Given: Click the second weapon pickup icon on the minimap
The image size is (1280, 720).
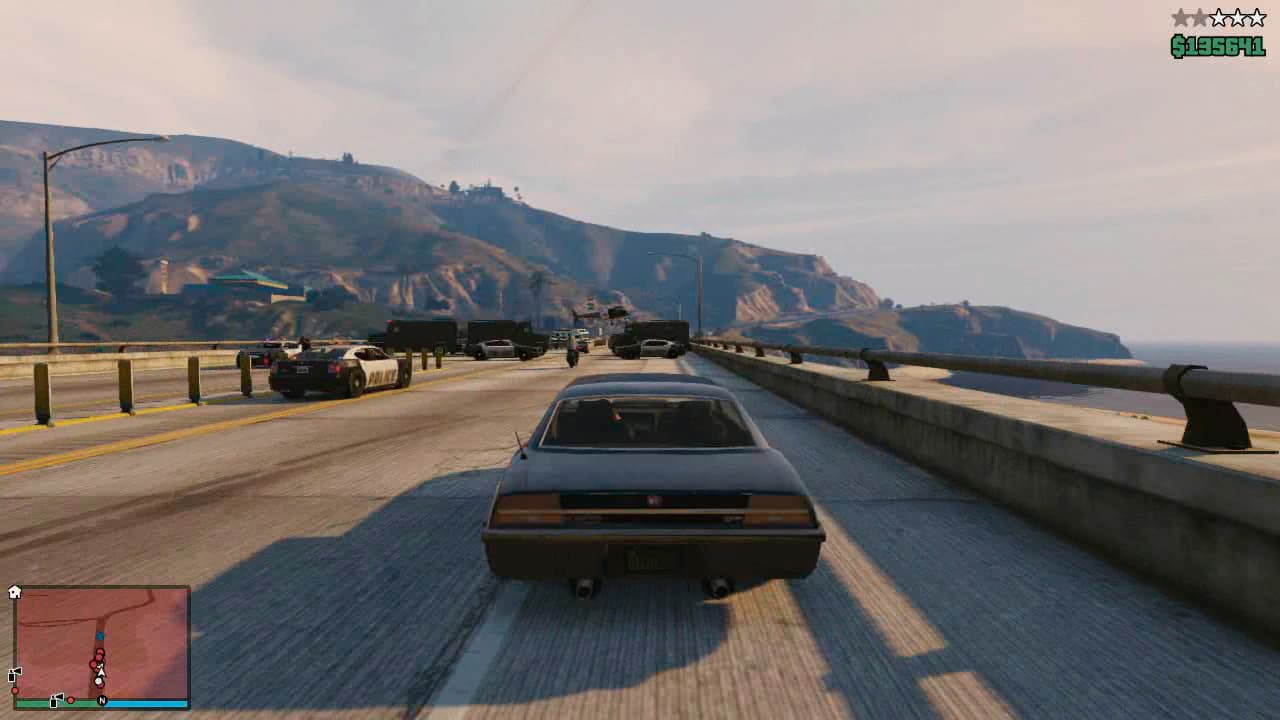Looking at the screenshot, I should pyautogui.click(x=55, y=700).
